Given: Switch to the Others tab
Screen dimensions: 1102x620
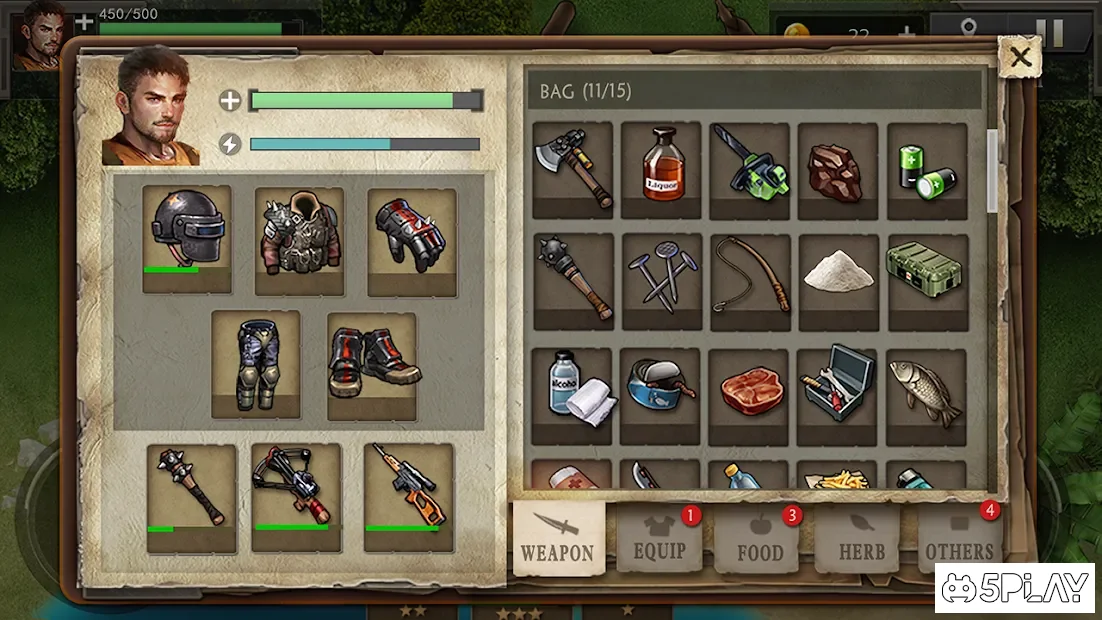Looking at the screenshot, I should pyautogui.click(x=959, y=540).
